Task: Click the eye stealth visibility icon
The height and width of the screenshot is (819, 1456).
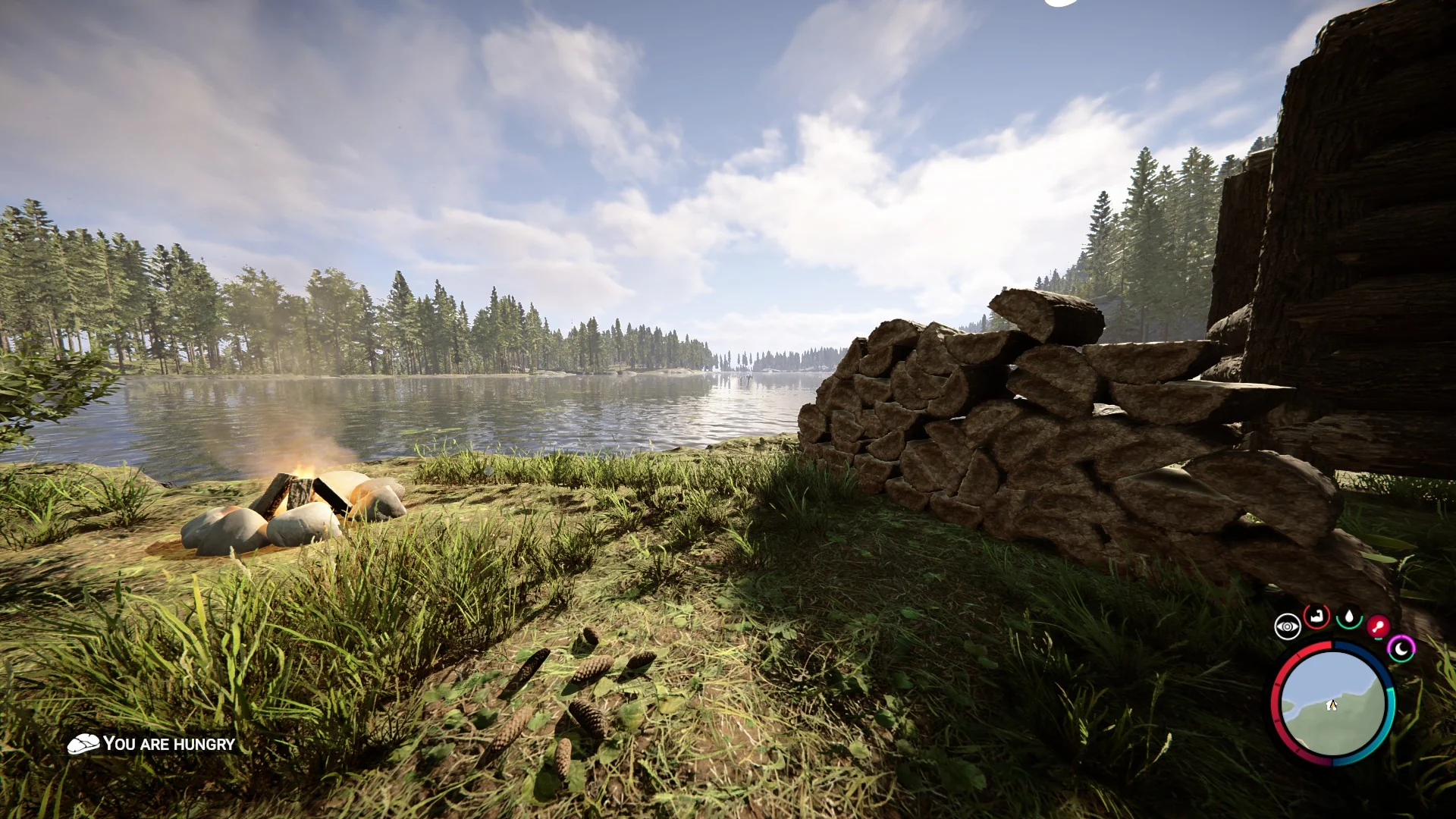Action: click(1287, 626)
